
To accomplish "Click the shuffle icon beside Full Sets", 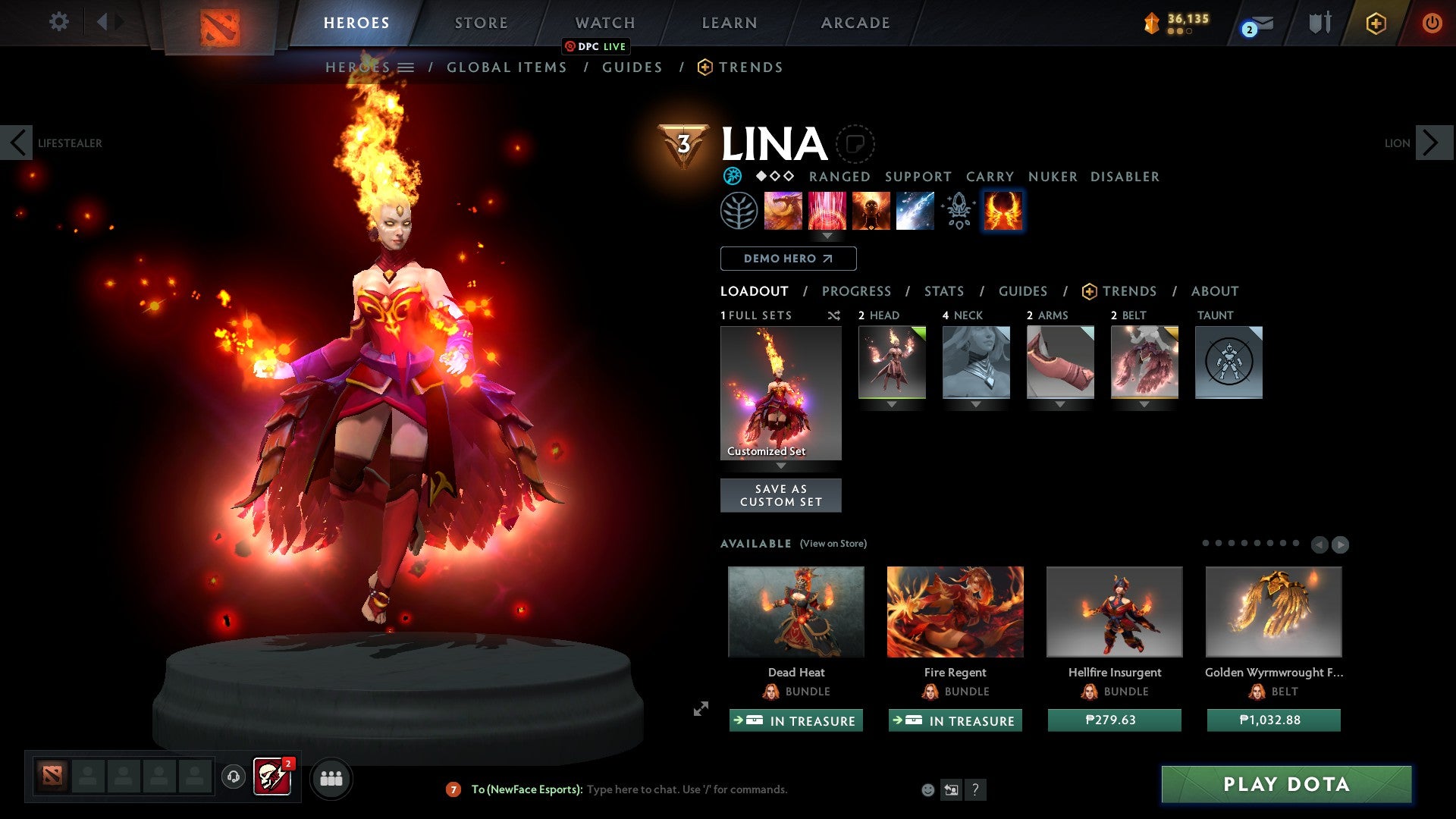I will click(x=833, y=315).
